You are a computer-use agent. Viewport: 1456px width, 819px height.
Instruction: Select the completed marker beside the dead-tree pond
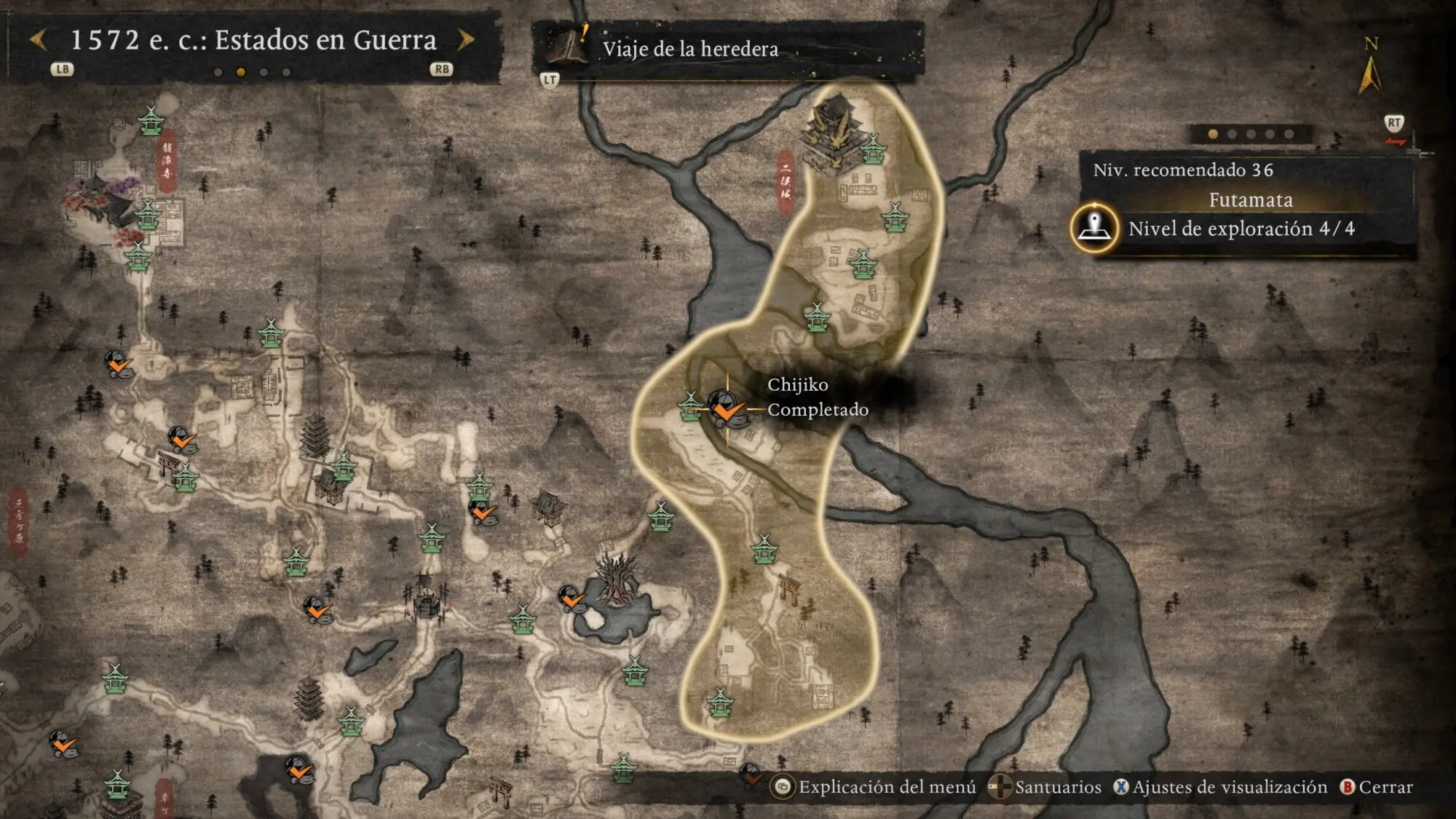(571, 598)
